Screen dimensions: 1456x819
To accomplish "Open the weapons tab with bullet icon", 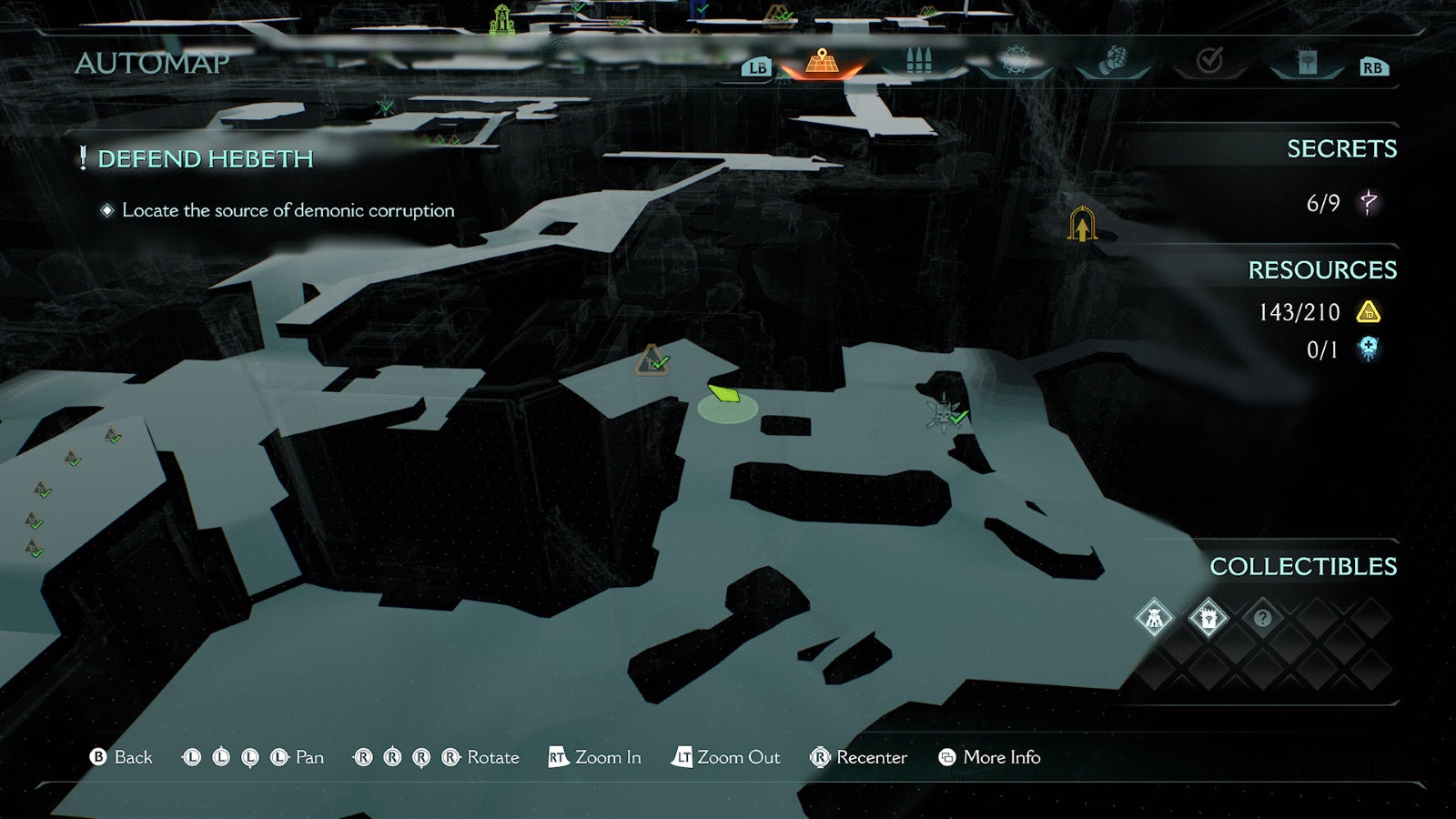I will click(x=919, y=59).
